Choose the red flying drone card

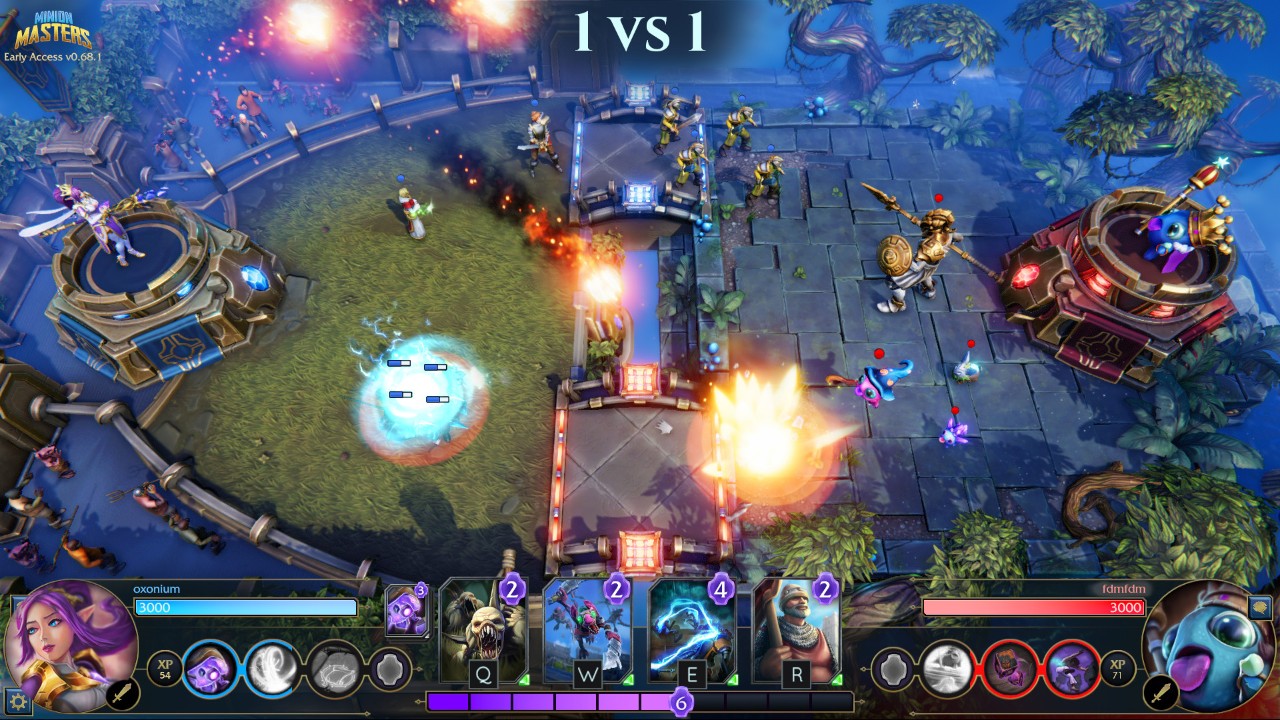[x=587, y=632]
